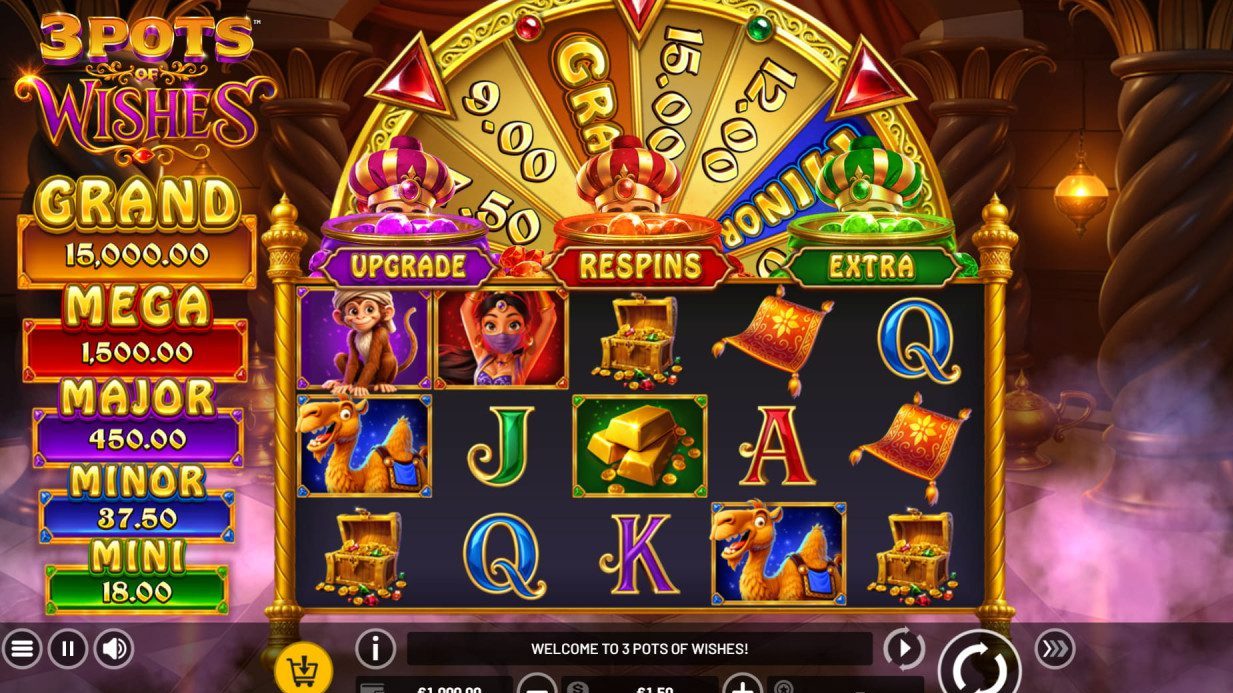Start autoplay with the circular play icon

(x=903, y=649)
